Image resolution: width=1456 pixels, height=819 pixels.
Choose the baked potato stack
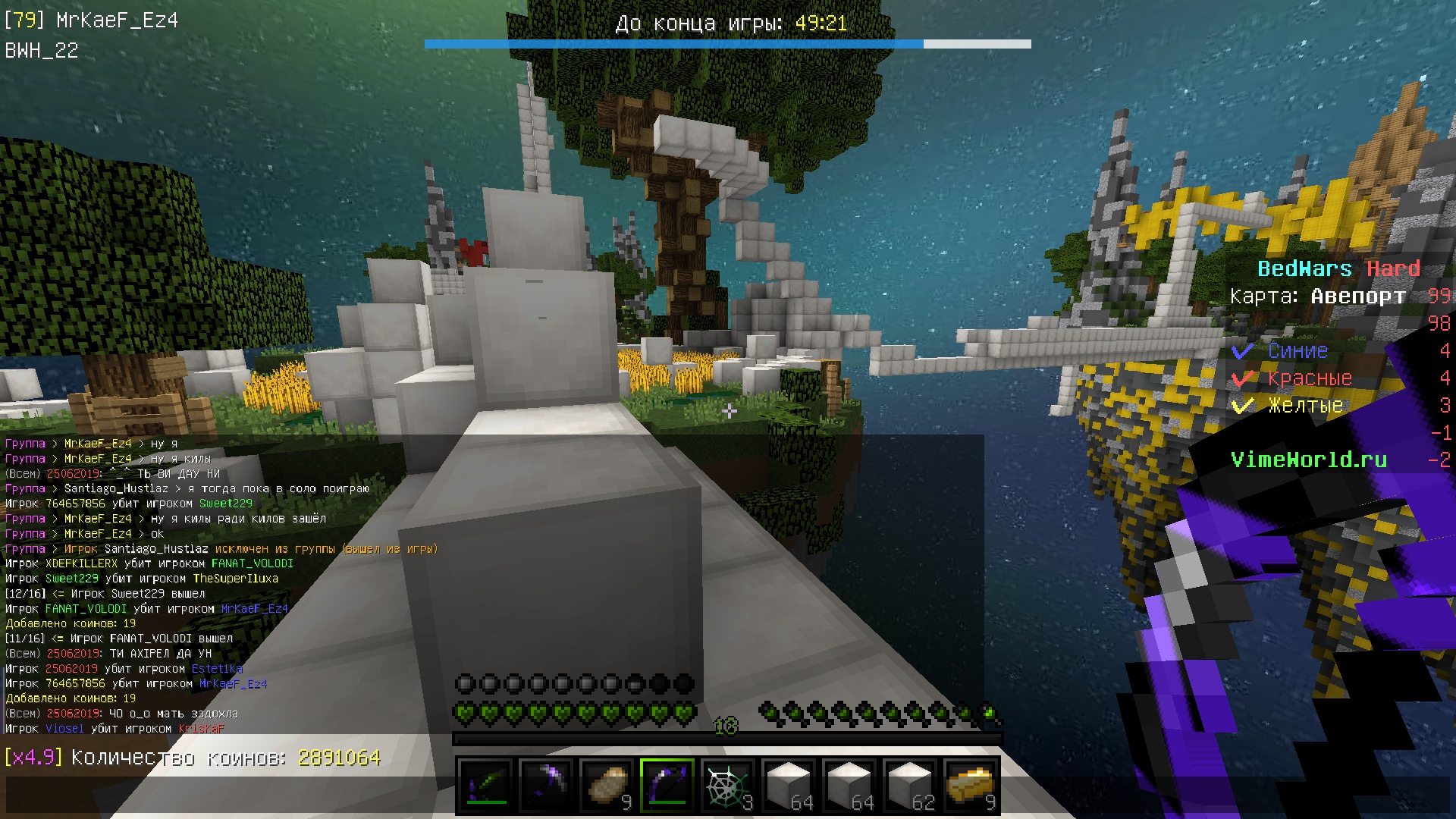click(607, 786)
